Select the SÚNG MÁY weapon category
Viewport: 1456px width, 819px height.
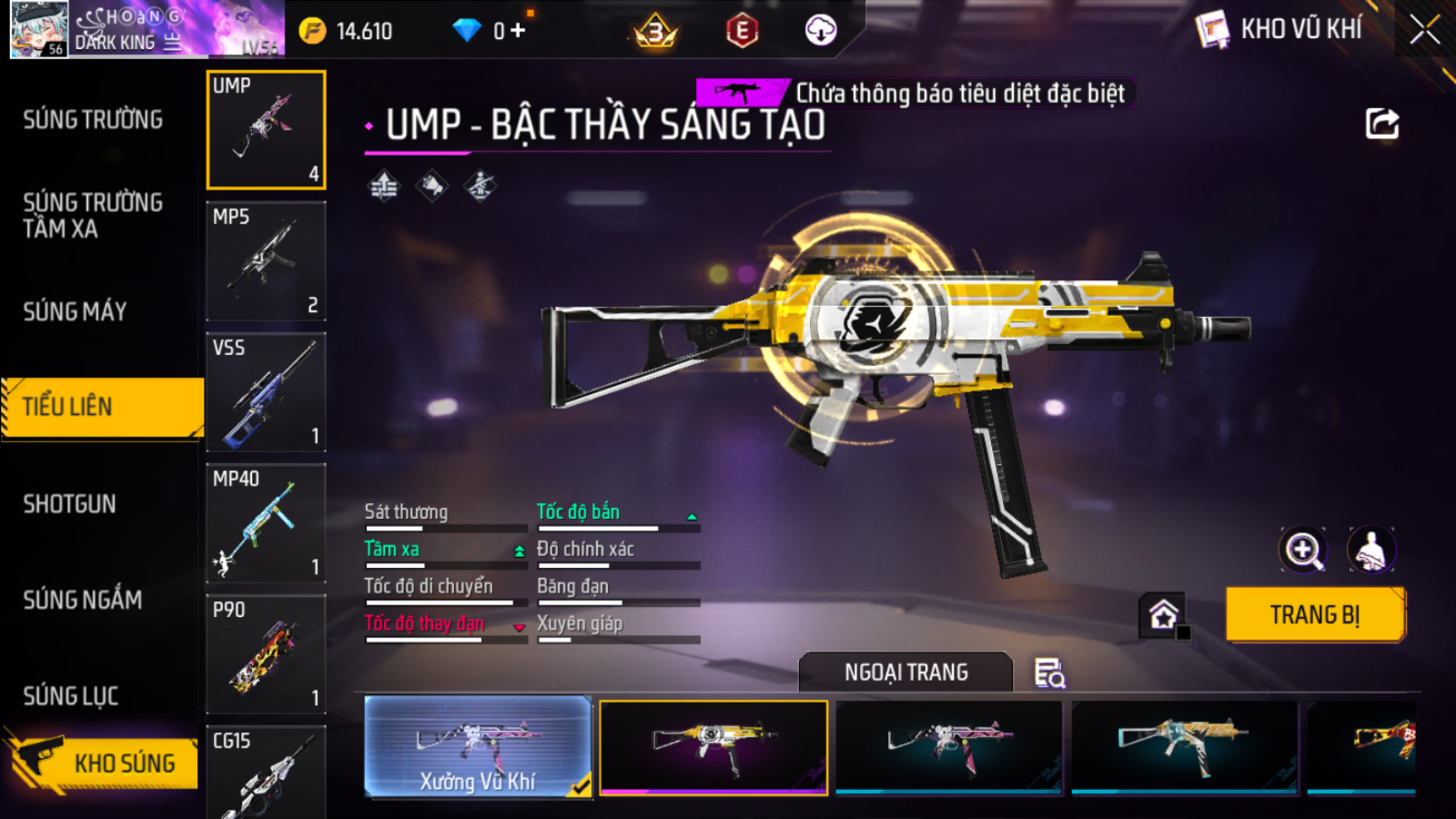75,312
